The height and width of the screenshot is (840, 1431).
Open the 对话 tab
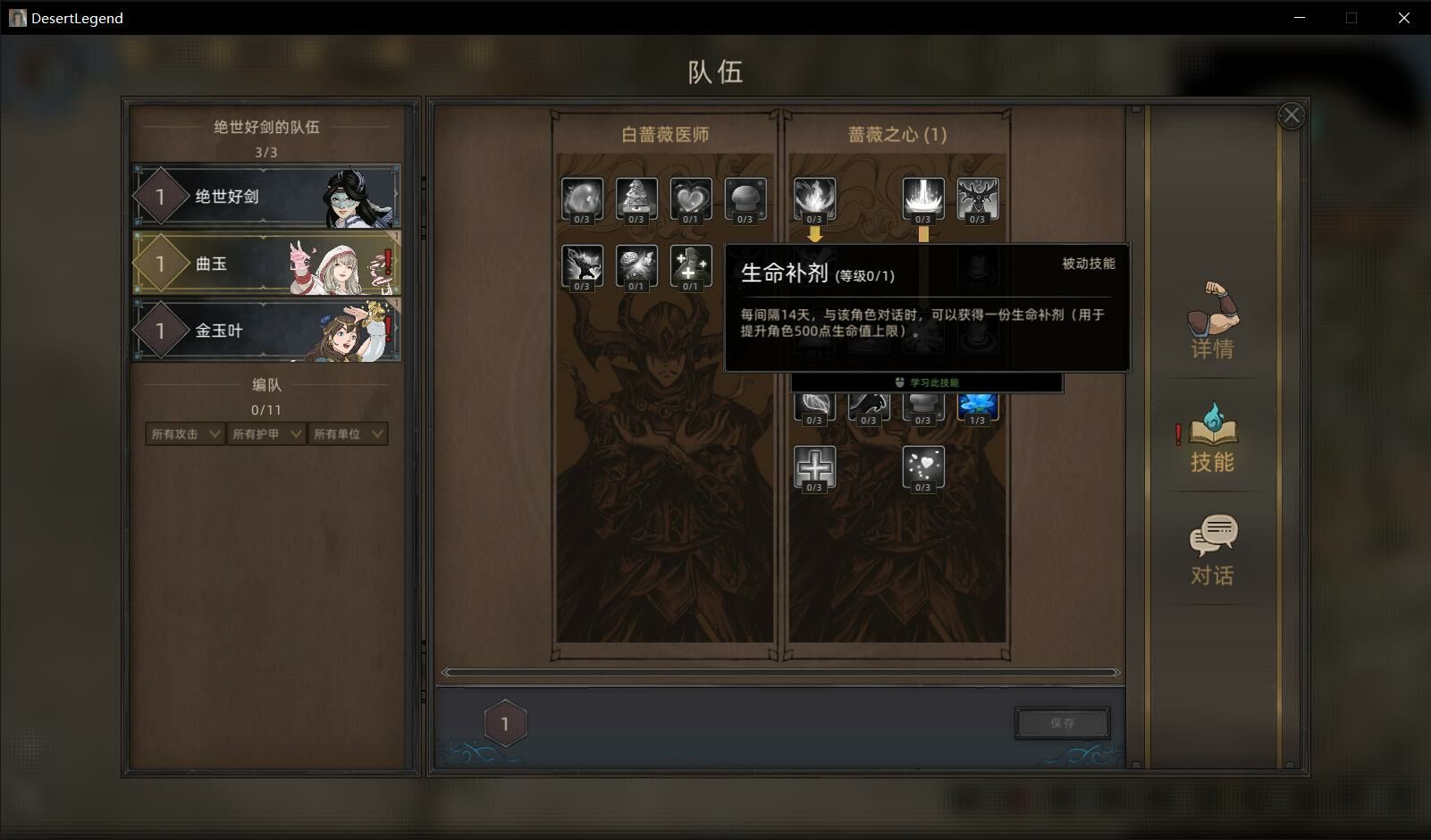click(x=1212, y=550)
